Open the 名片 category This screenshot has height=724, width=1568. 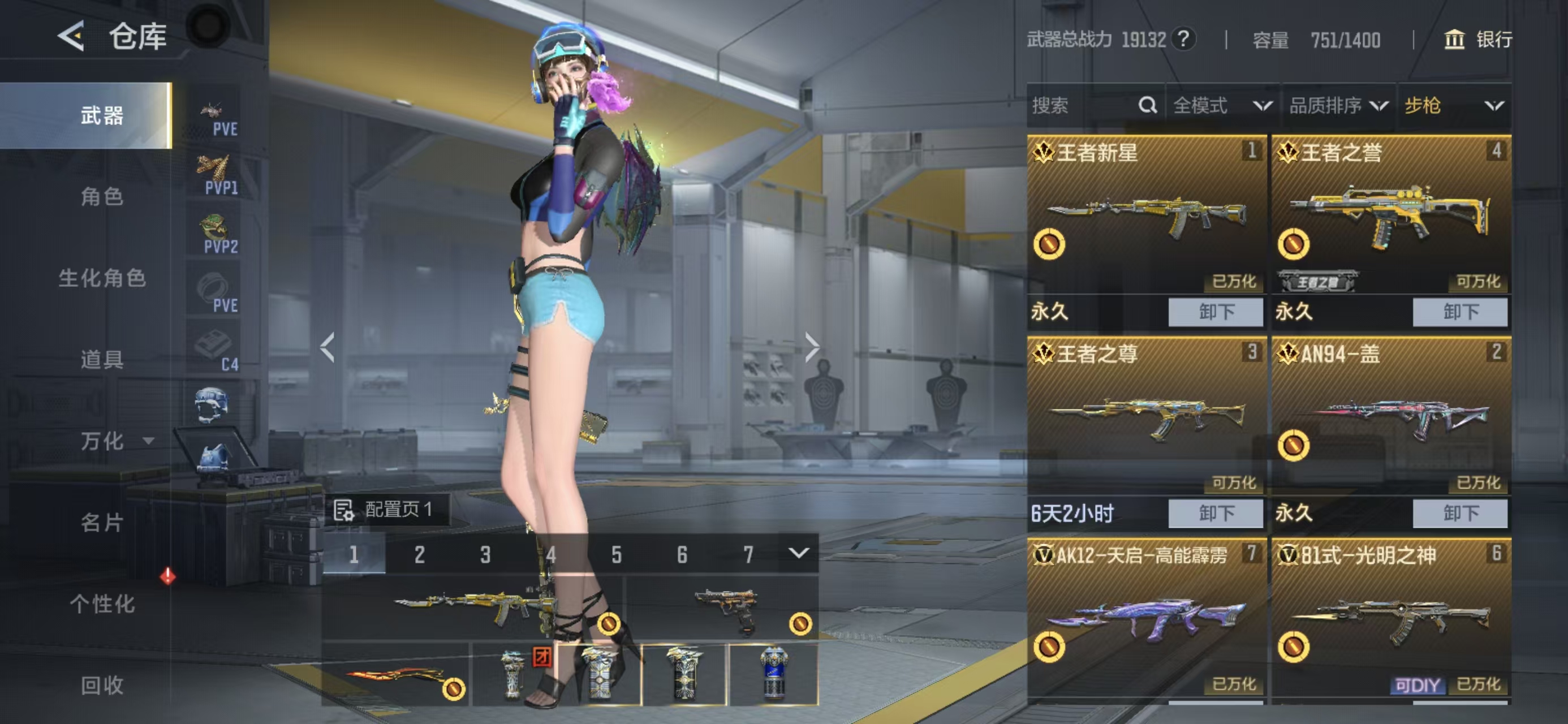[x=102, y=522]
